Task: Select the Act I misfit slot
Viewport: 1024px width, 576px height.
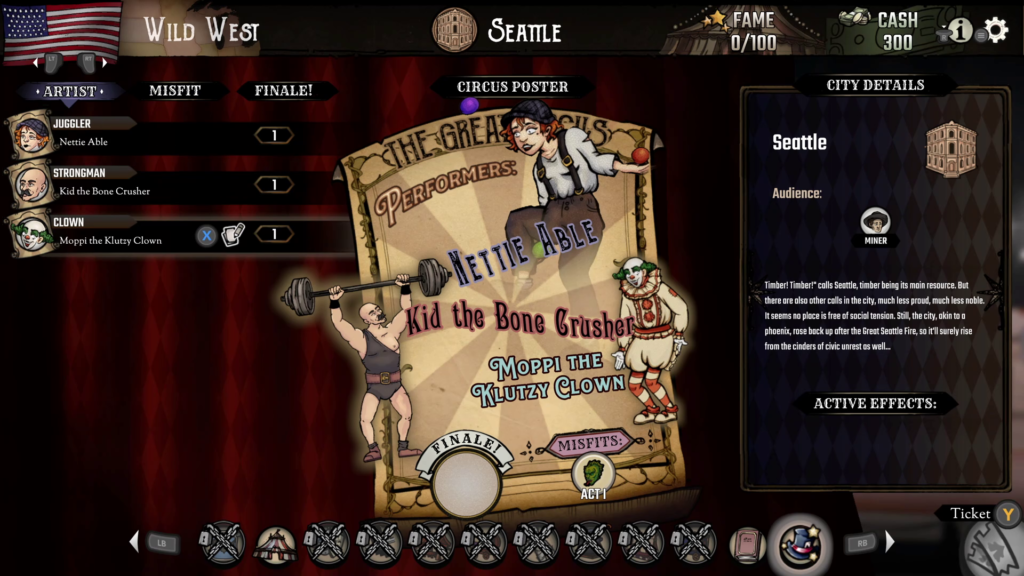Action: (593, 476)
